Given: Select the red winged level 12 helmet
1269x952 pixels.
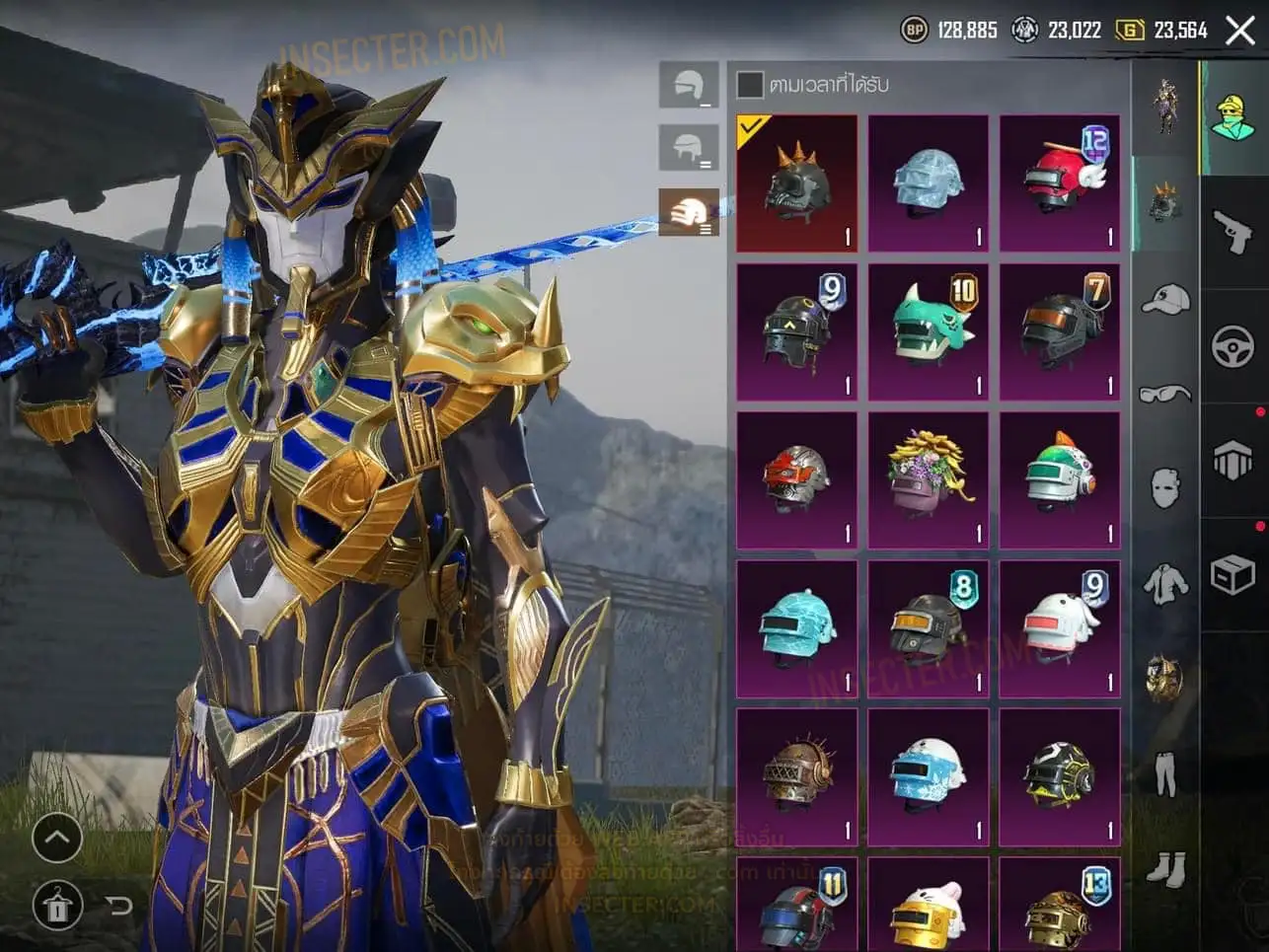Looking at the screenshot, I should [x=1060, y=183].
